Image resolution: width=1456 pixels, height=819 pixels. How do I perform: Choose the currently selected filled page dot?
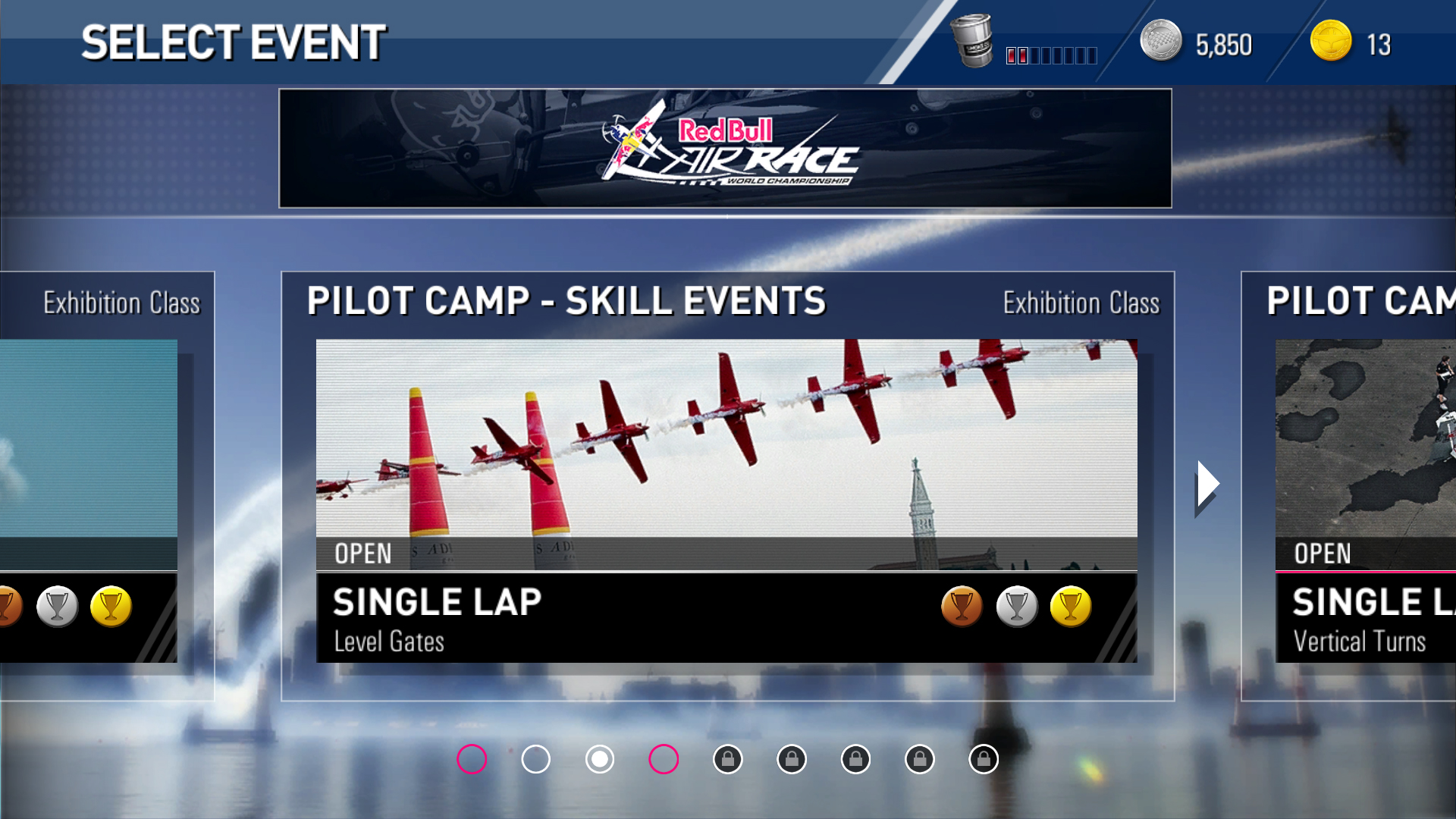[600, 759]
